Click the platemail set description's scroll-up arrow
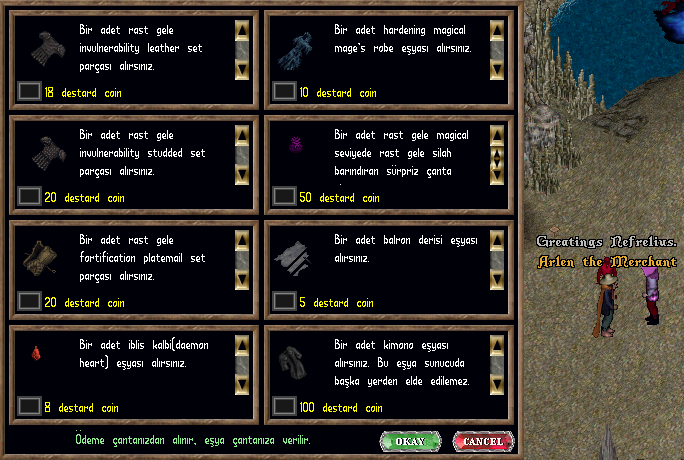This screenshot has height=460, width=684. point(242,240)
